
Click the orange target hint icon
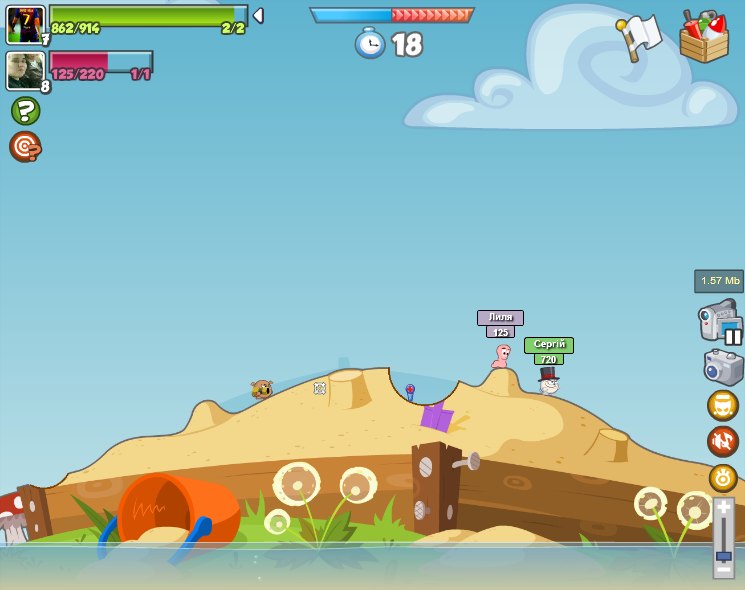[25, 146]
